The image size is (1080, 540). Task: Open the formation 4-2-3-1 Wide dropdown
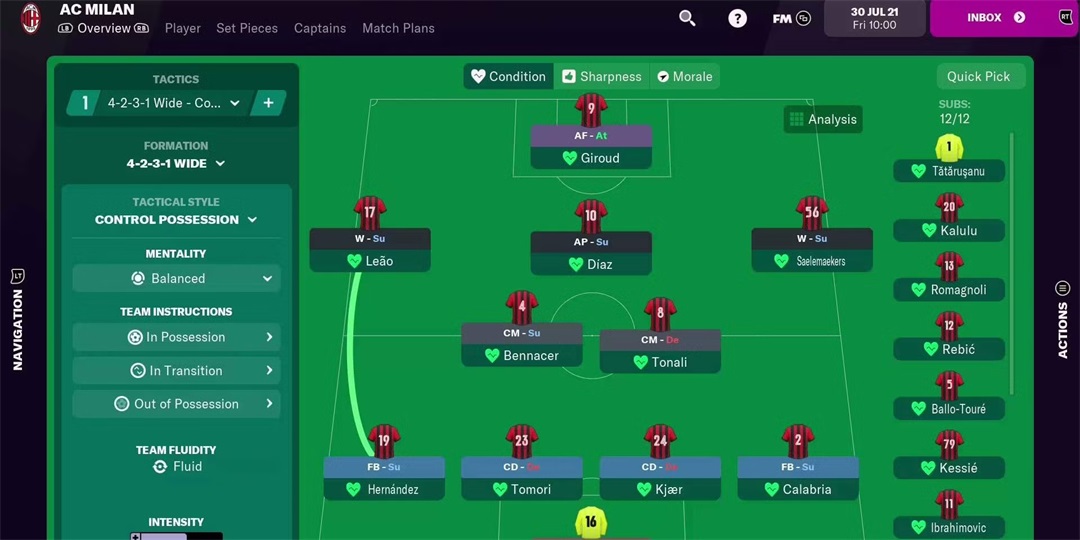tap(176, 163)
